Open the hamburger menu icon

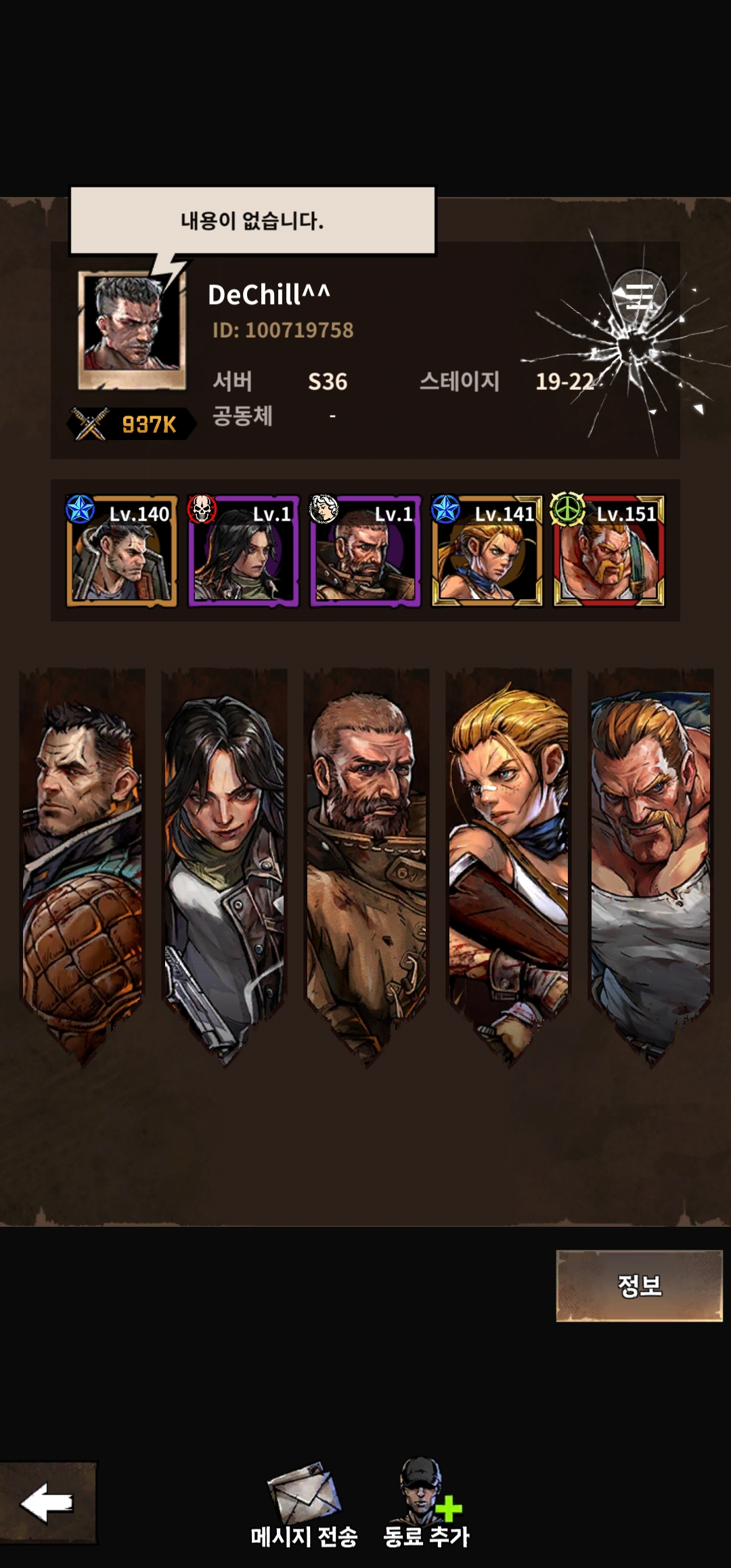pyautogui.click(x=638, y=296)
